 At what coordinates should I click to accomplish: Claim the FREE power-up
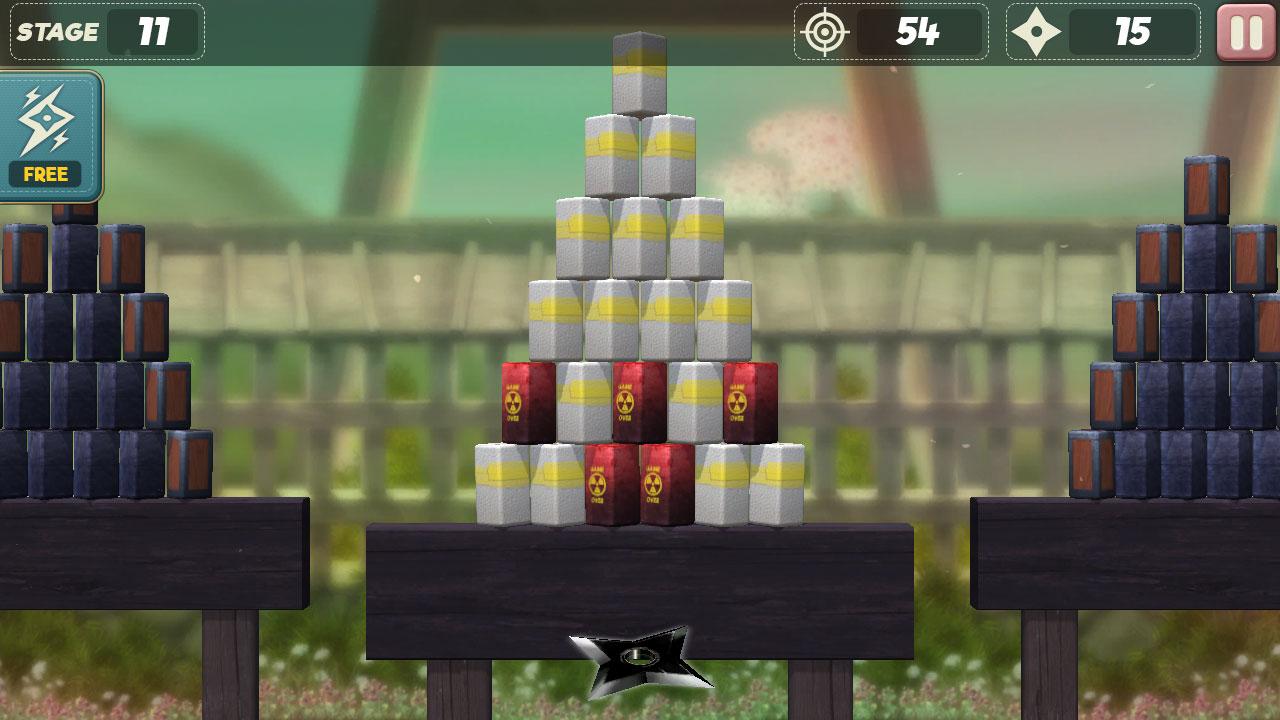click(45, 174)
